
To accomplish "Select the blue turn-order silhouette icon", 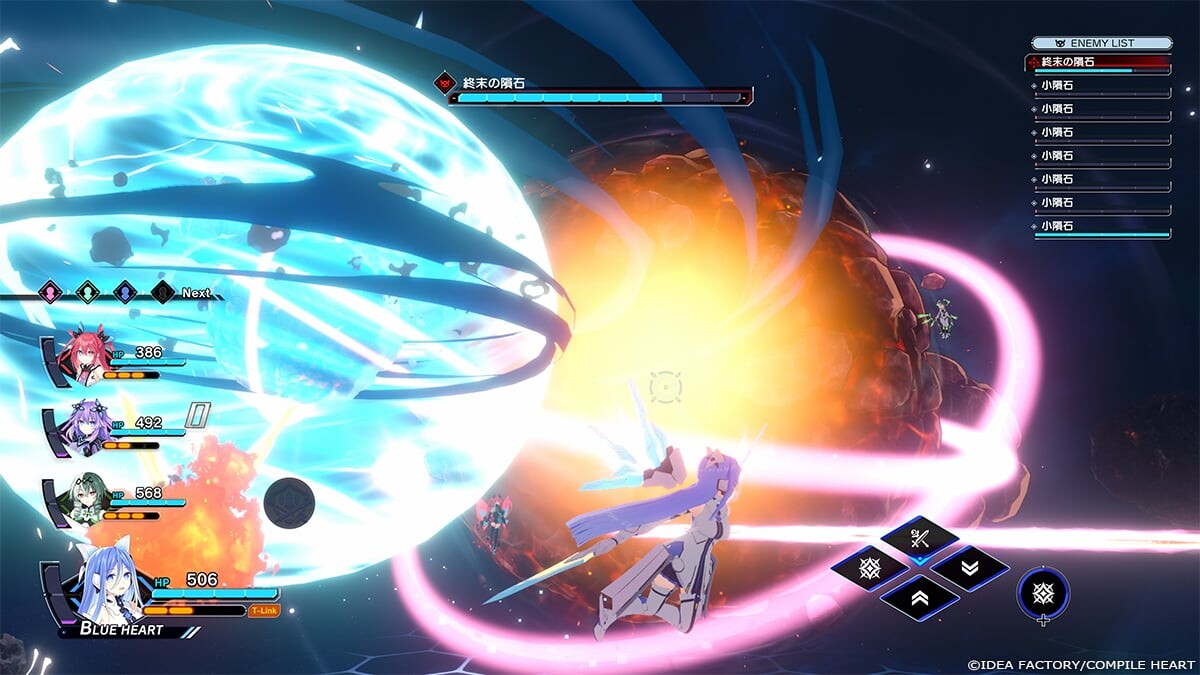I will 125,292.
